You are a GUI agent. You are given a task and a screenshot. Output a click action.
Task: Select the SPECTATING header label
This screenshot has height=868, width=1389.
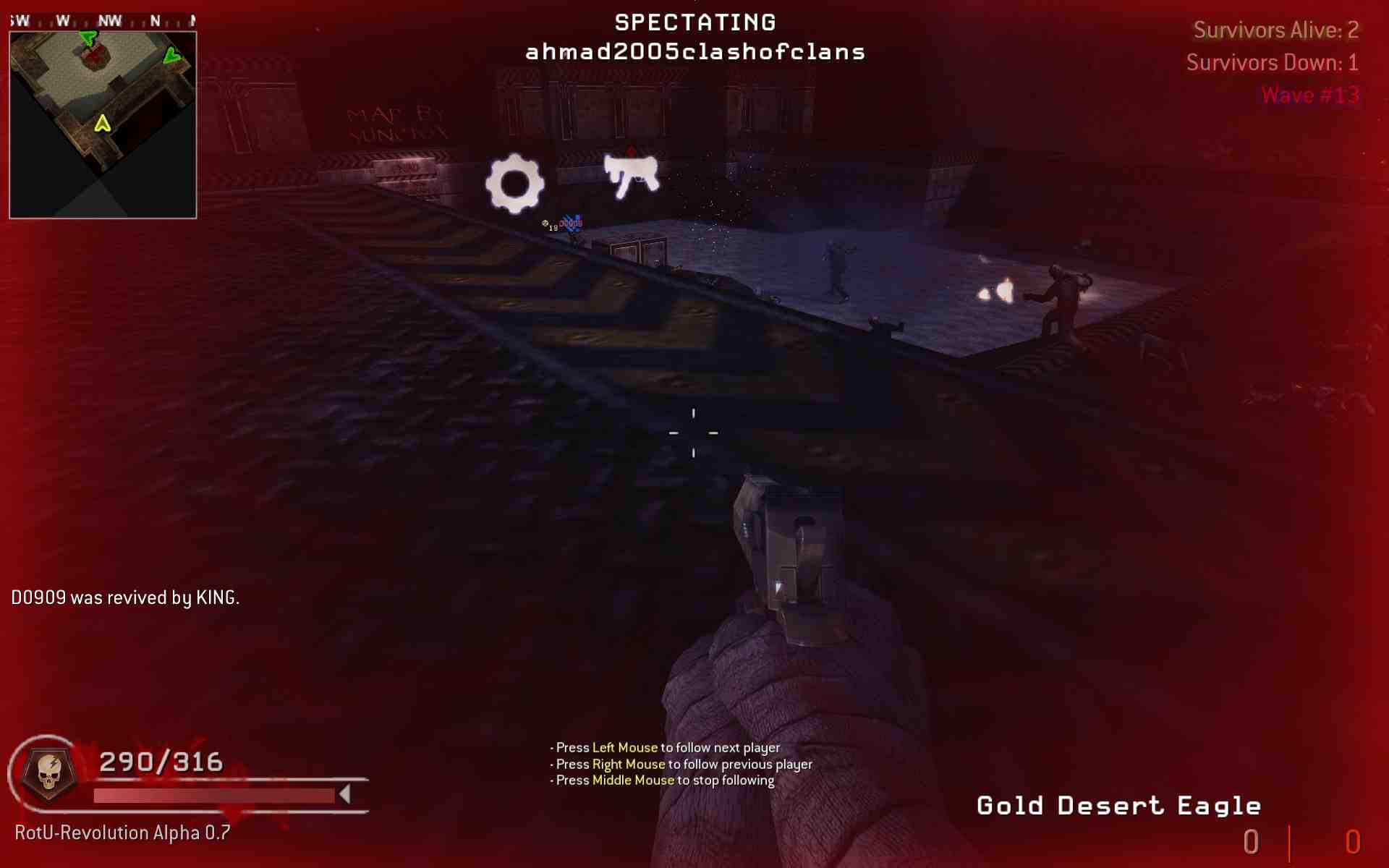[694, 22]
